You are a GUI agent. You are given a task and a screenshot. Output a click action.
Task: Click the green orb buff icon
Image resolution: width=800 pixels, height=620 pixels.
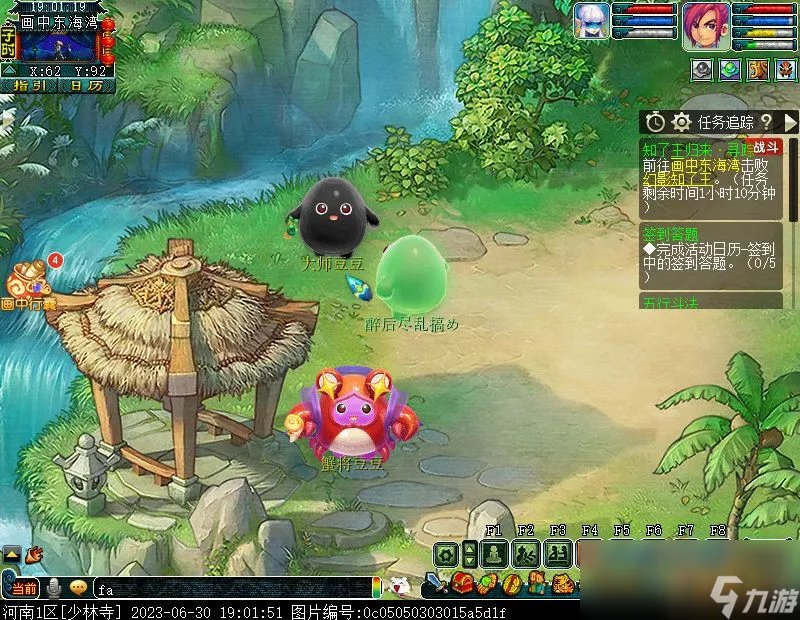[x=730, y=69]
